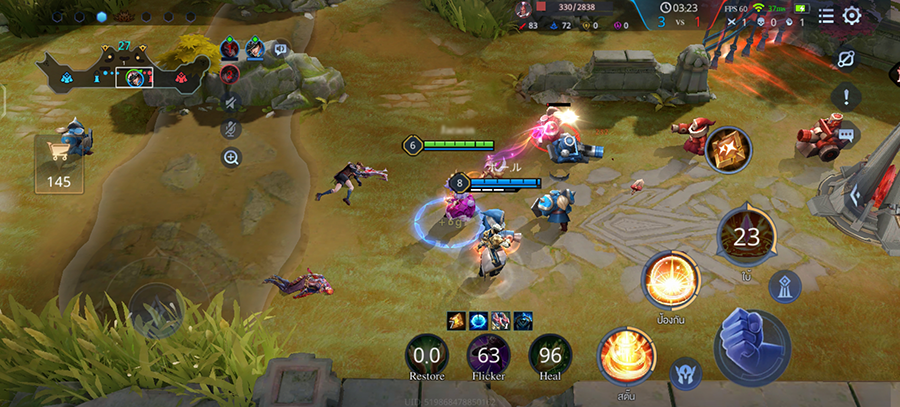The width and height of the screenshot is (900, 407).
Task: Click the magnifying glass zoom button
Action: tap(231, 157)
